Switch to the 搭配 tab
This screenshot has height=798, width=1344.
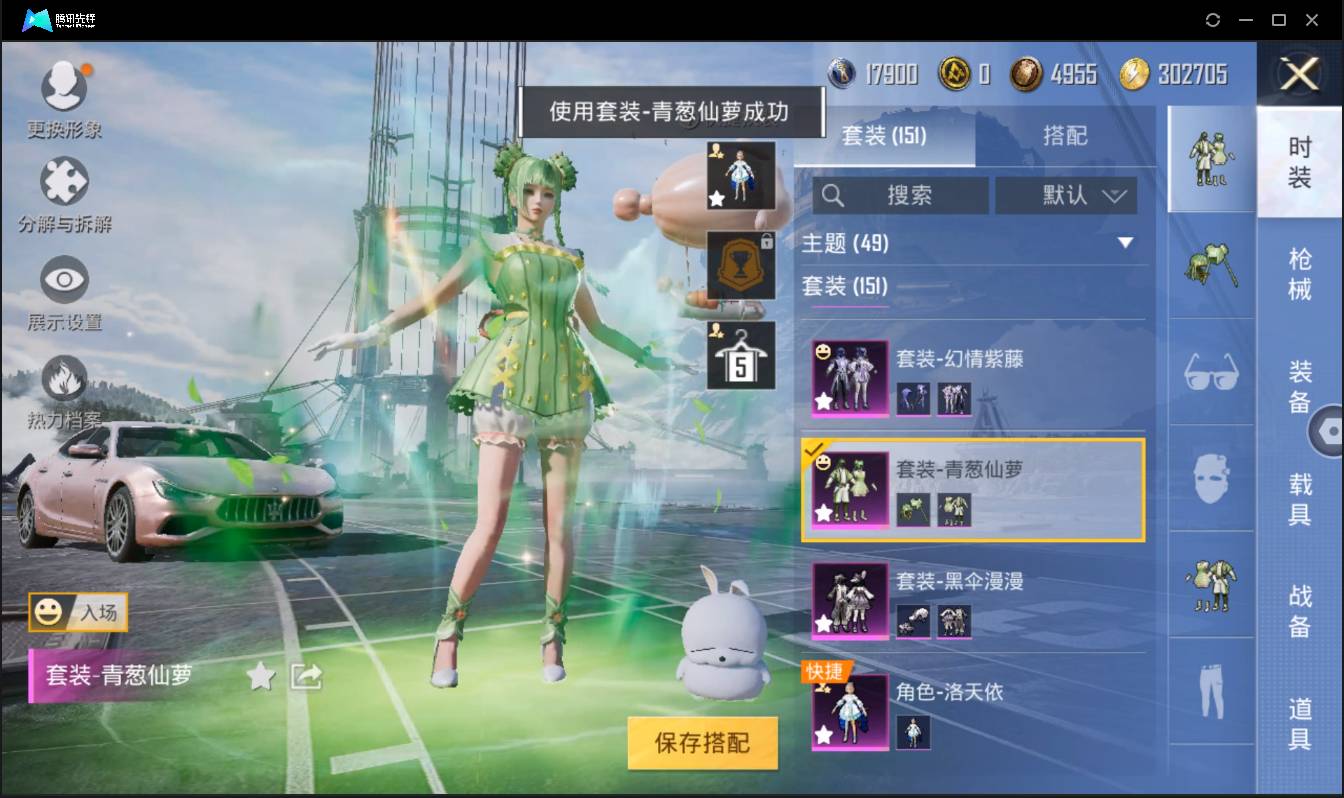coord(1066,136)
